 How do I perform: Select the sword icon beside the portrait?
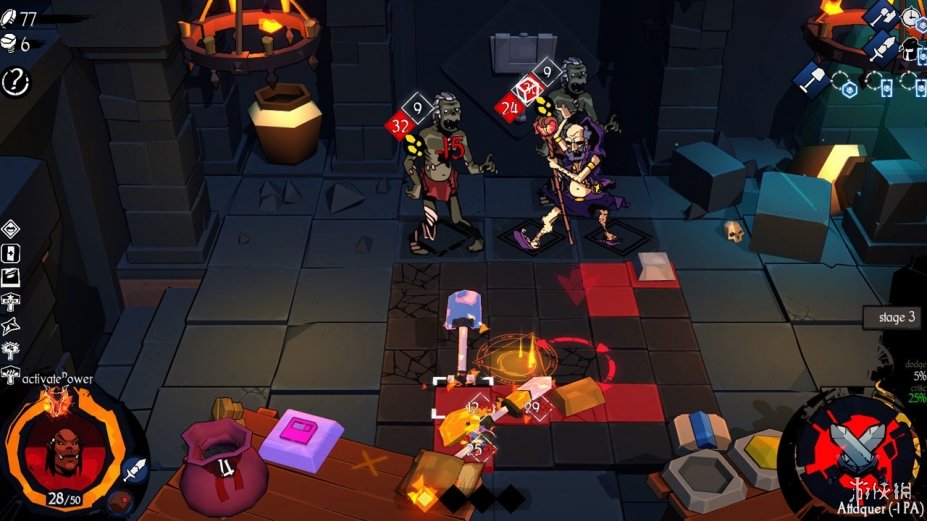[136, 470]
